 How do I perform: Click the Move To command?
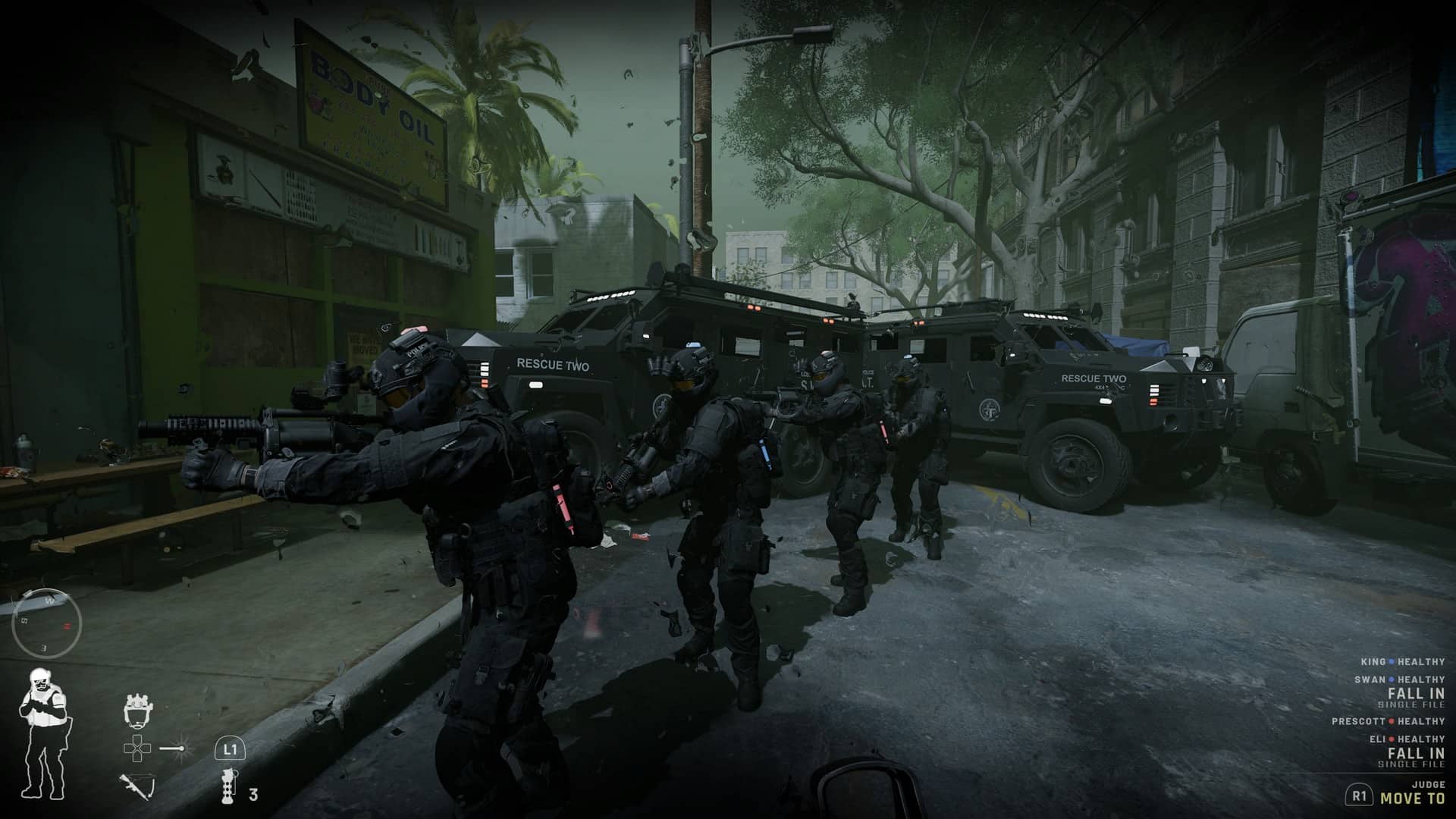(1412, 798)
